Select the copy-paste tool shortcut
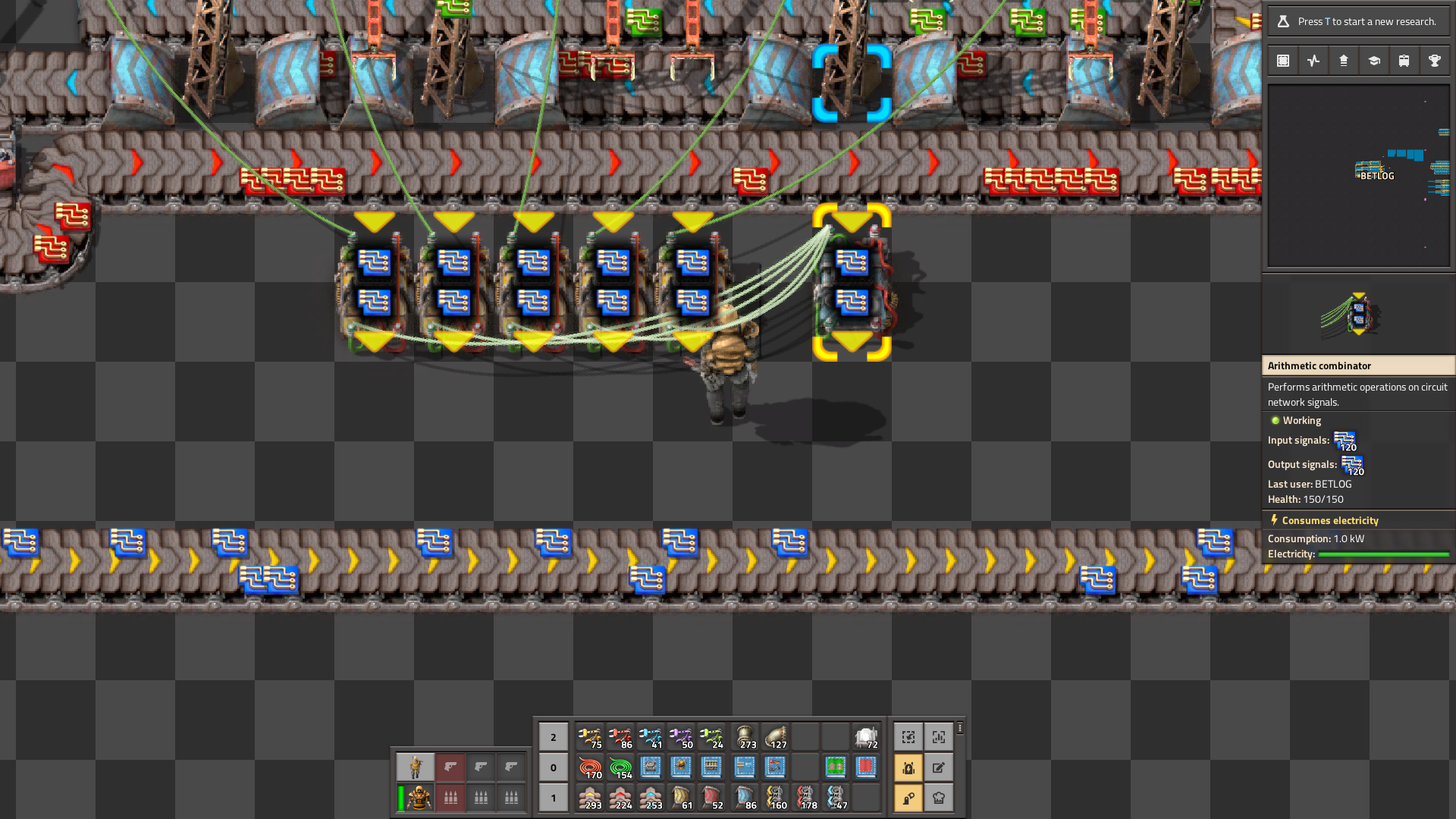Image resolution: width=1456 pixels, height=819 pixels. click(908, 736)
